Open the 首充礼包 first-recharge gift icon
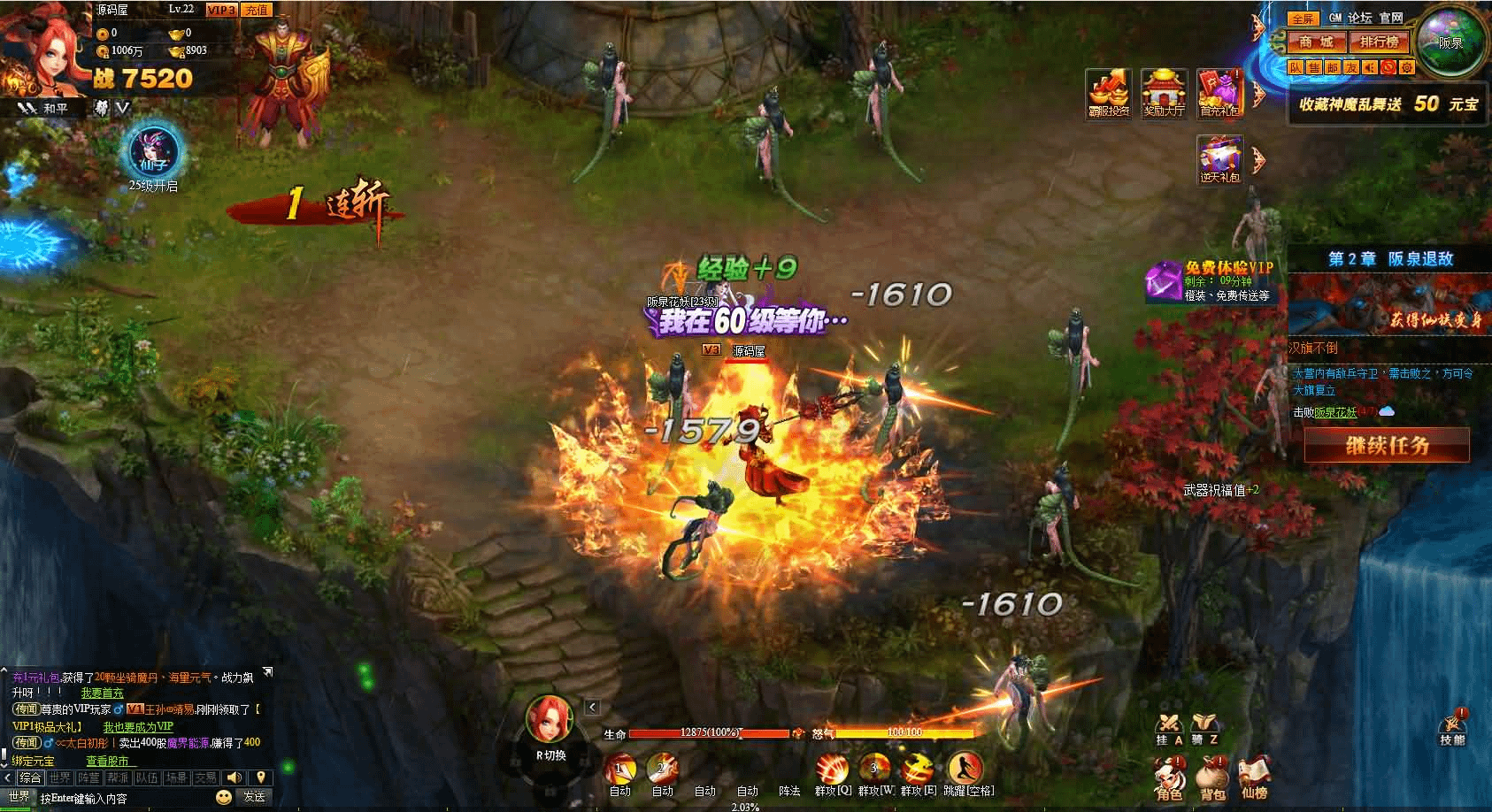The image size is (1492, 812). coord(1220,91)
